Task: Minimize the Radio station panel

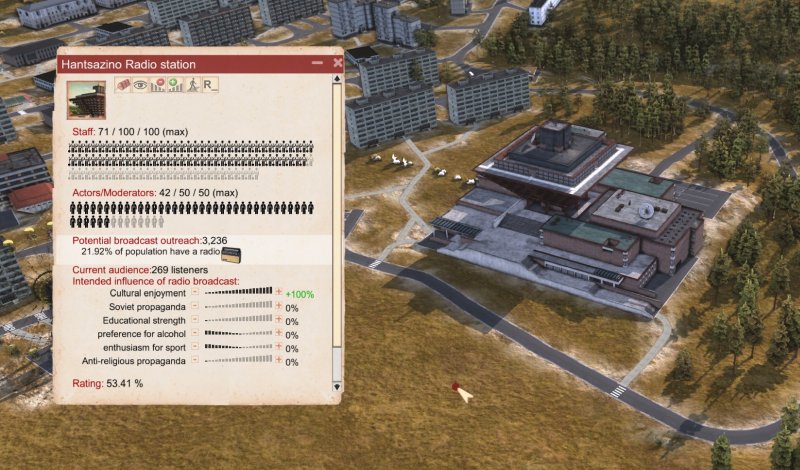Action: [317, 63]
